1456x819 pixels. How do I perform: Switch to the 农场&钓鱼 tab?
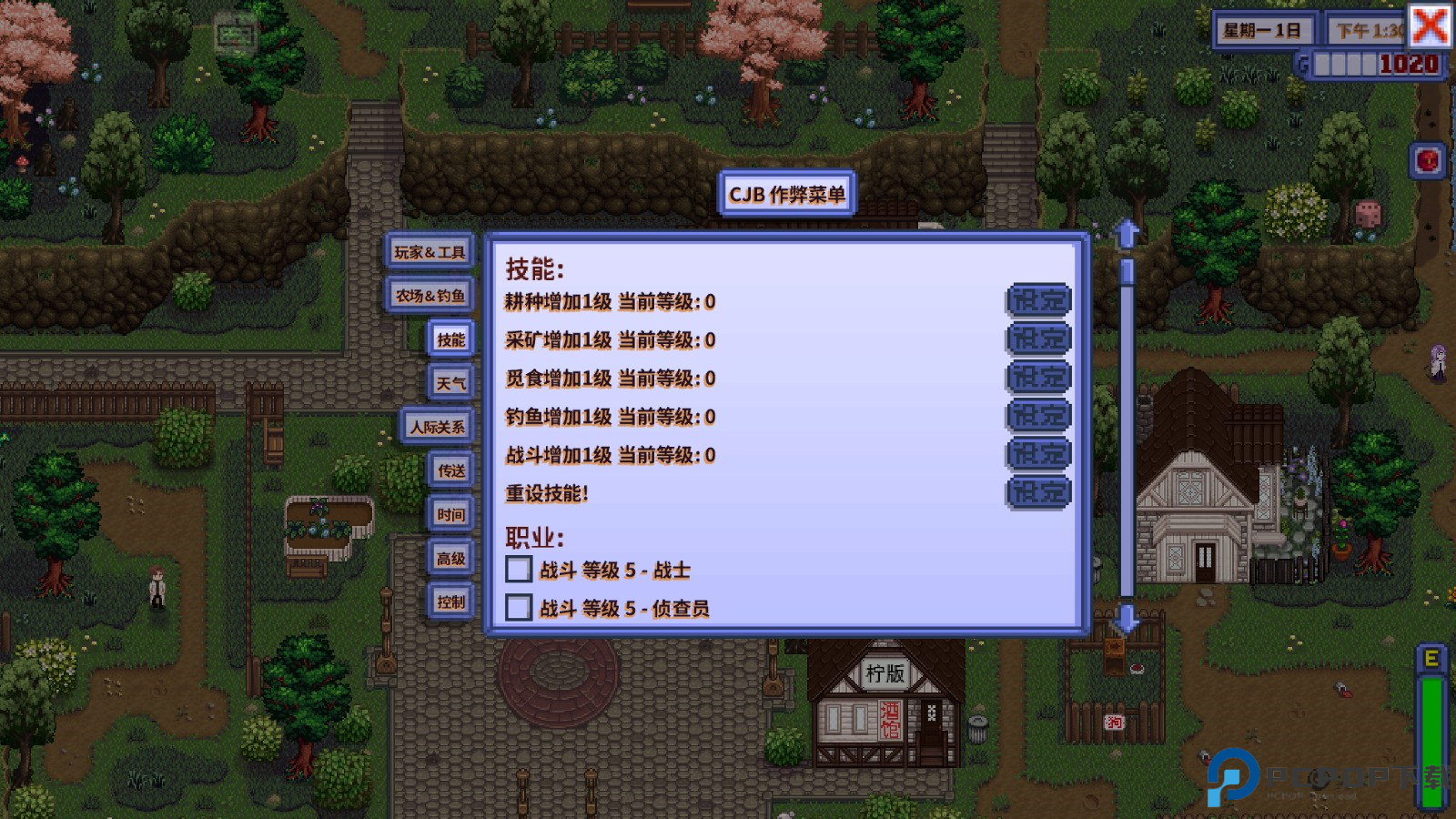click(430, 296)
